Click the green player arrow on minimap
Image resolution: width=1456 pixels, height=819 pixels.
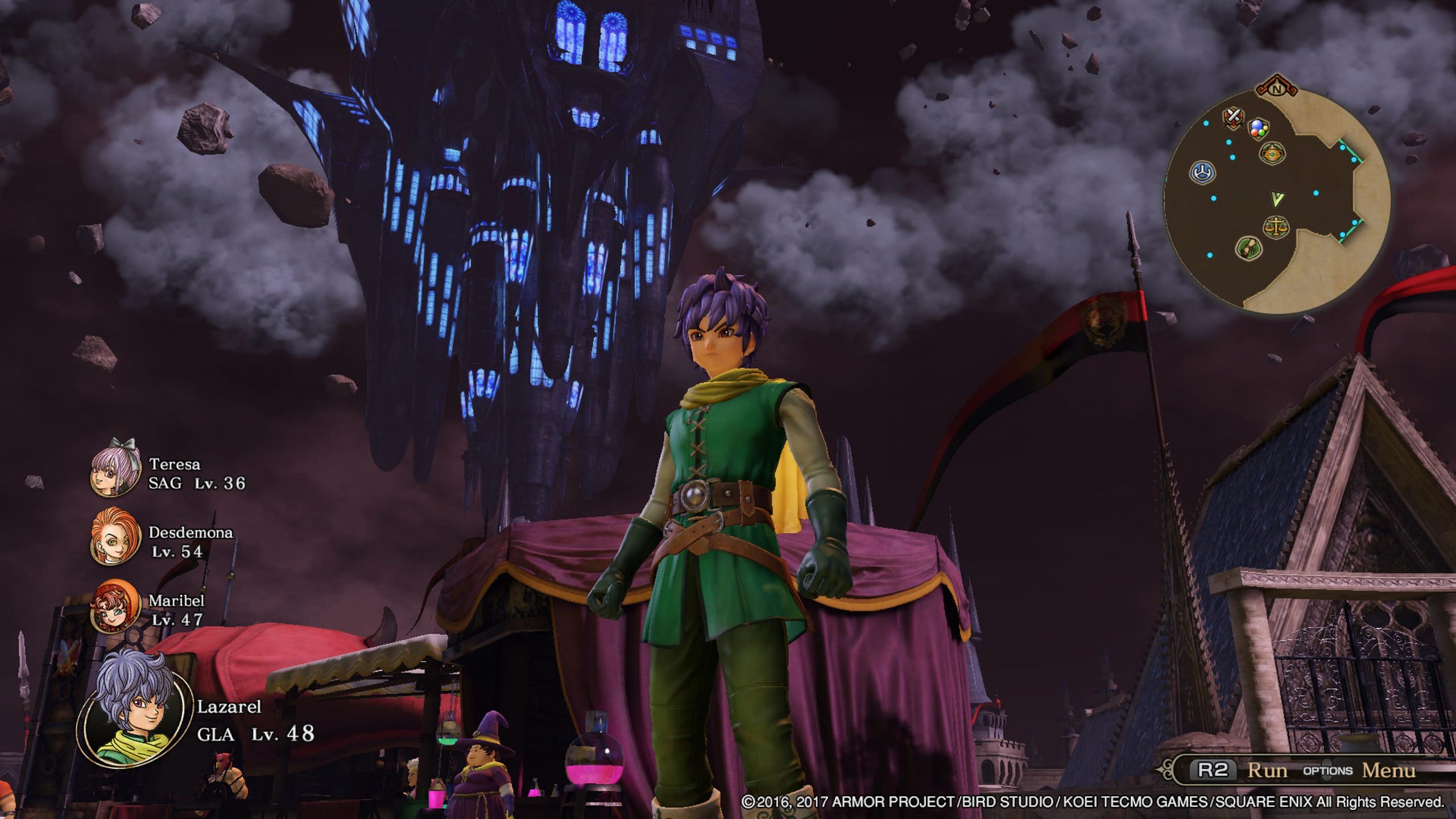[x=1277, y=198]
